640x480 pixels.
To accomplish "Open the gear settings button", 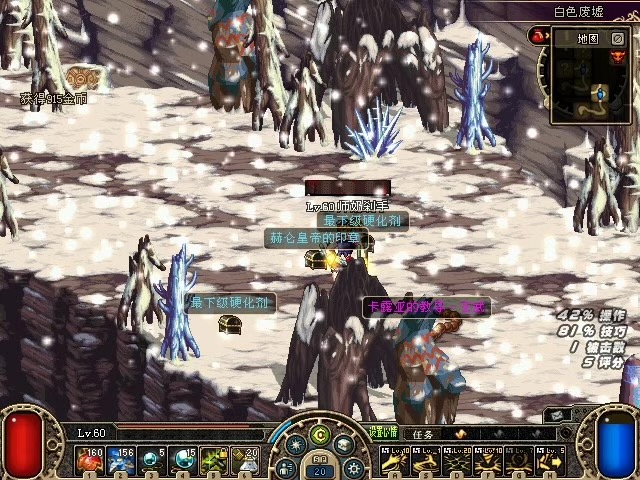I will [353, 467].
